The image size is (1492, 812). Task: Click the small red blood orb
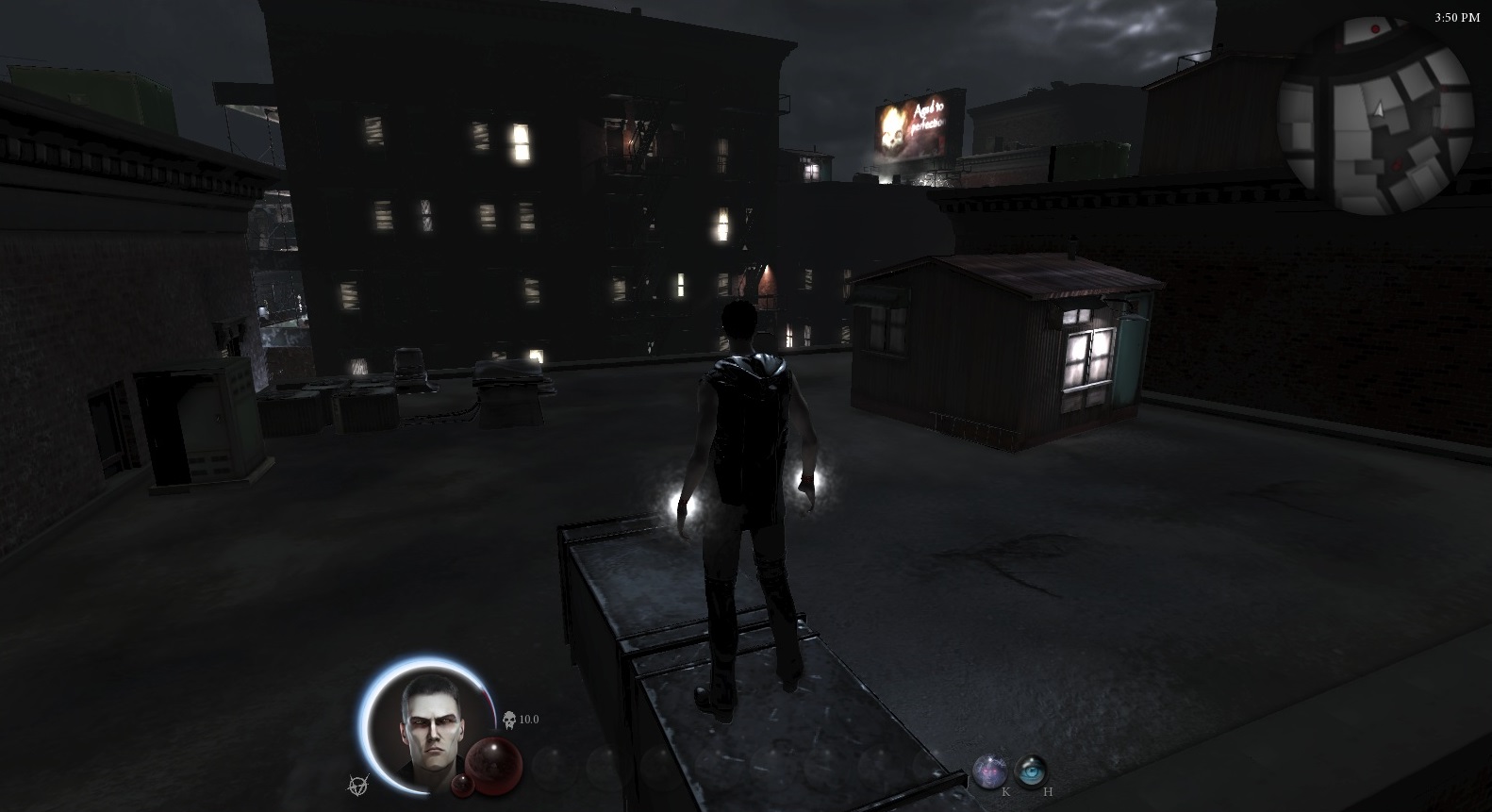point(462,786)
